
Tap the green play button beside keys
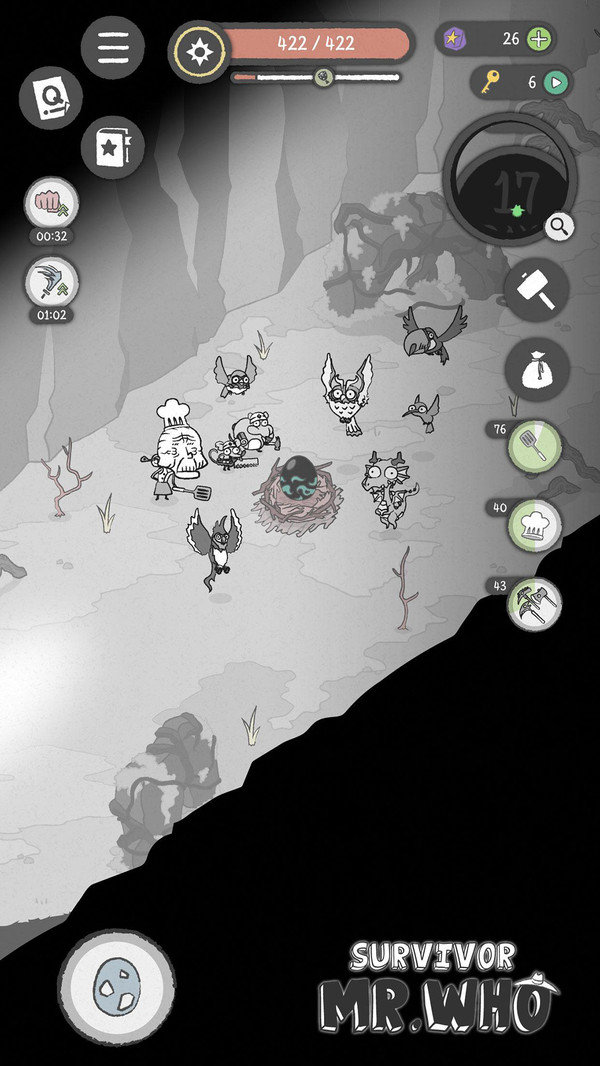[555, 83]
